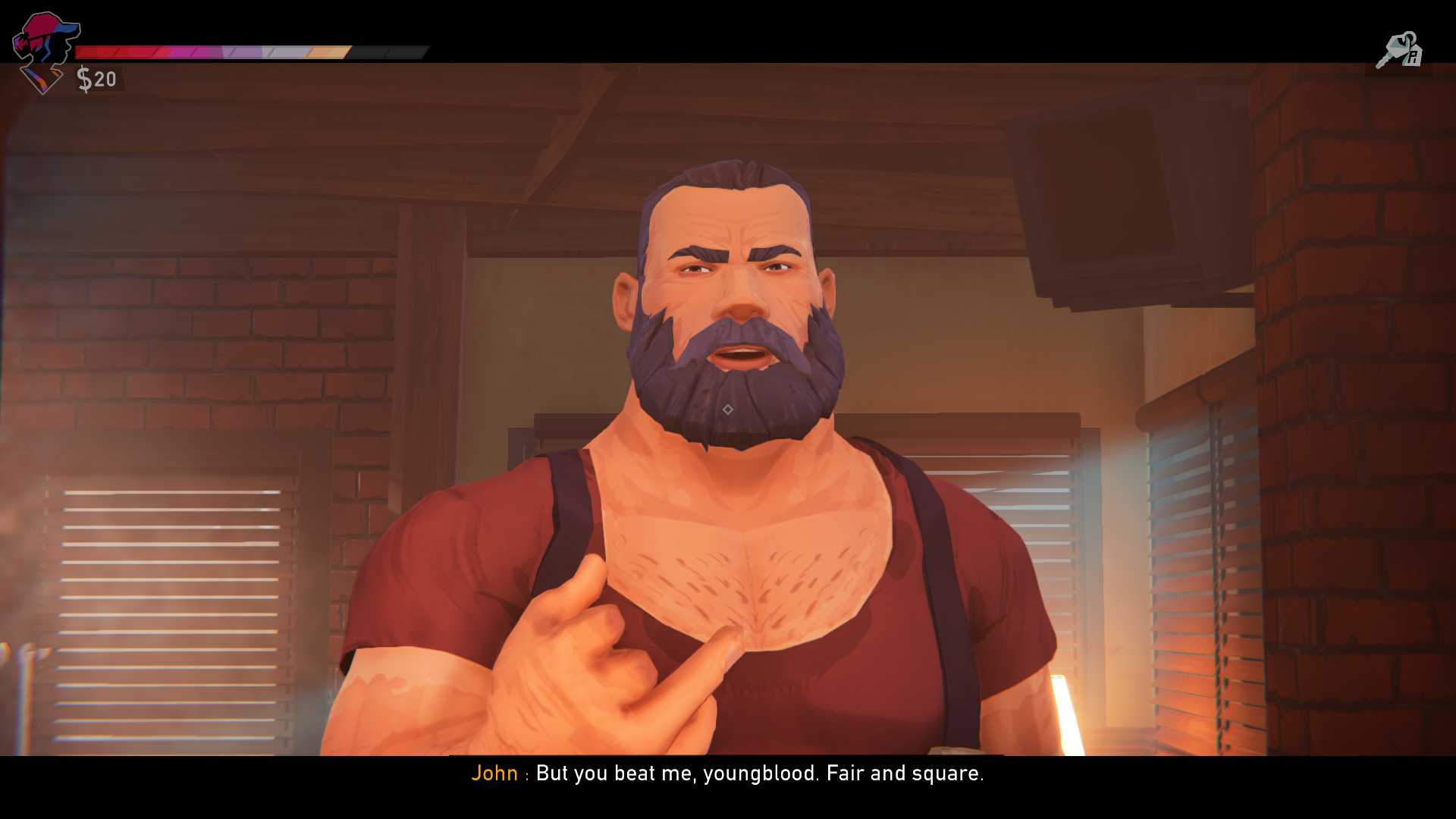Click the dollar sign on the money counter

[x=83, y=77]
